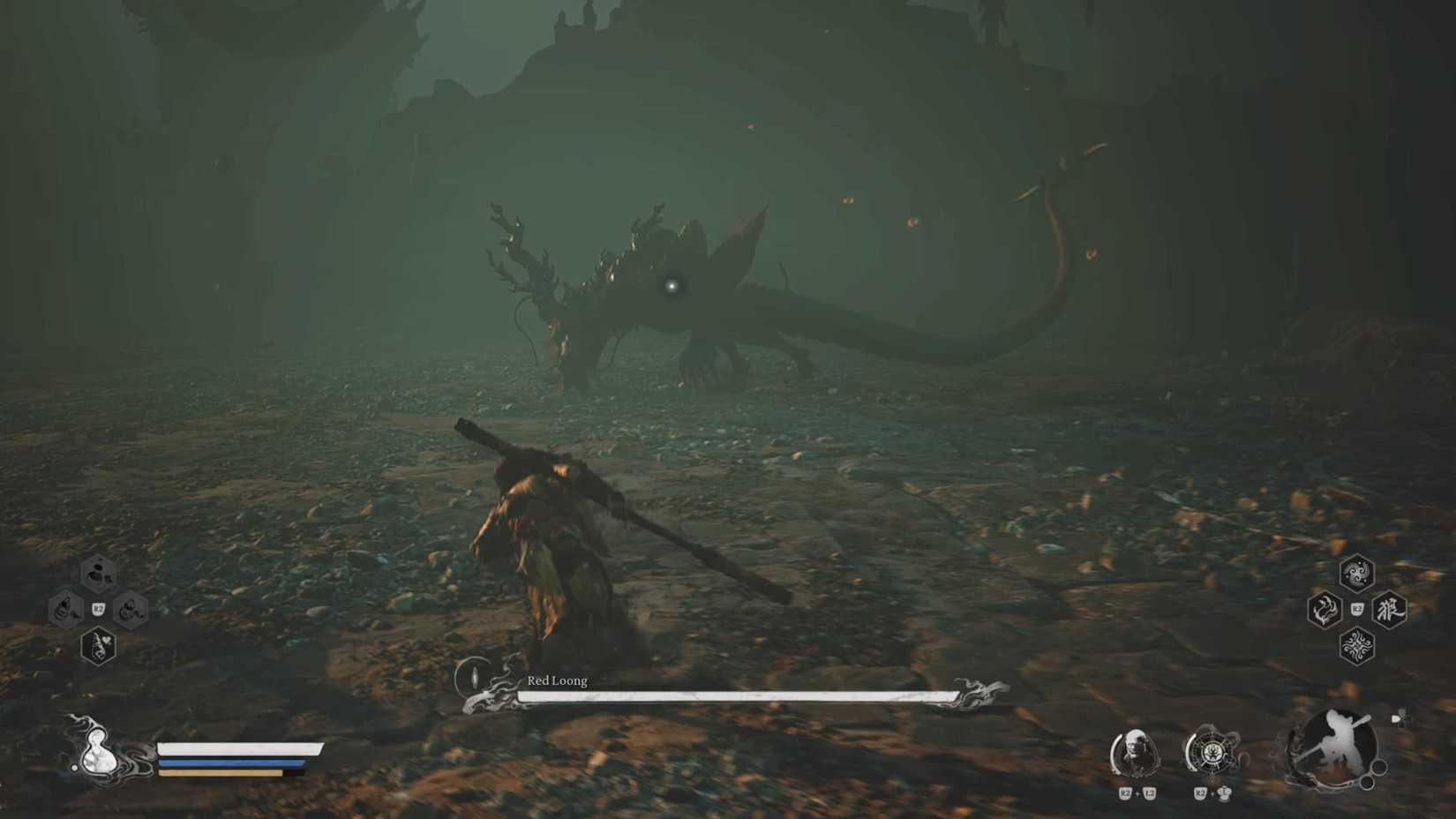Click the heart medicine hexagon slot
The width and height of the screenshot is (1456, 819).
click(x=99, y=646)
